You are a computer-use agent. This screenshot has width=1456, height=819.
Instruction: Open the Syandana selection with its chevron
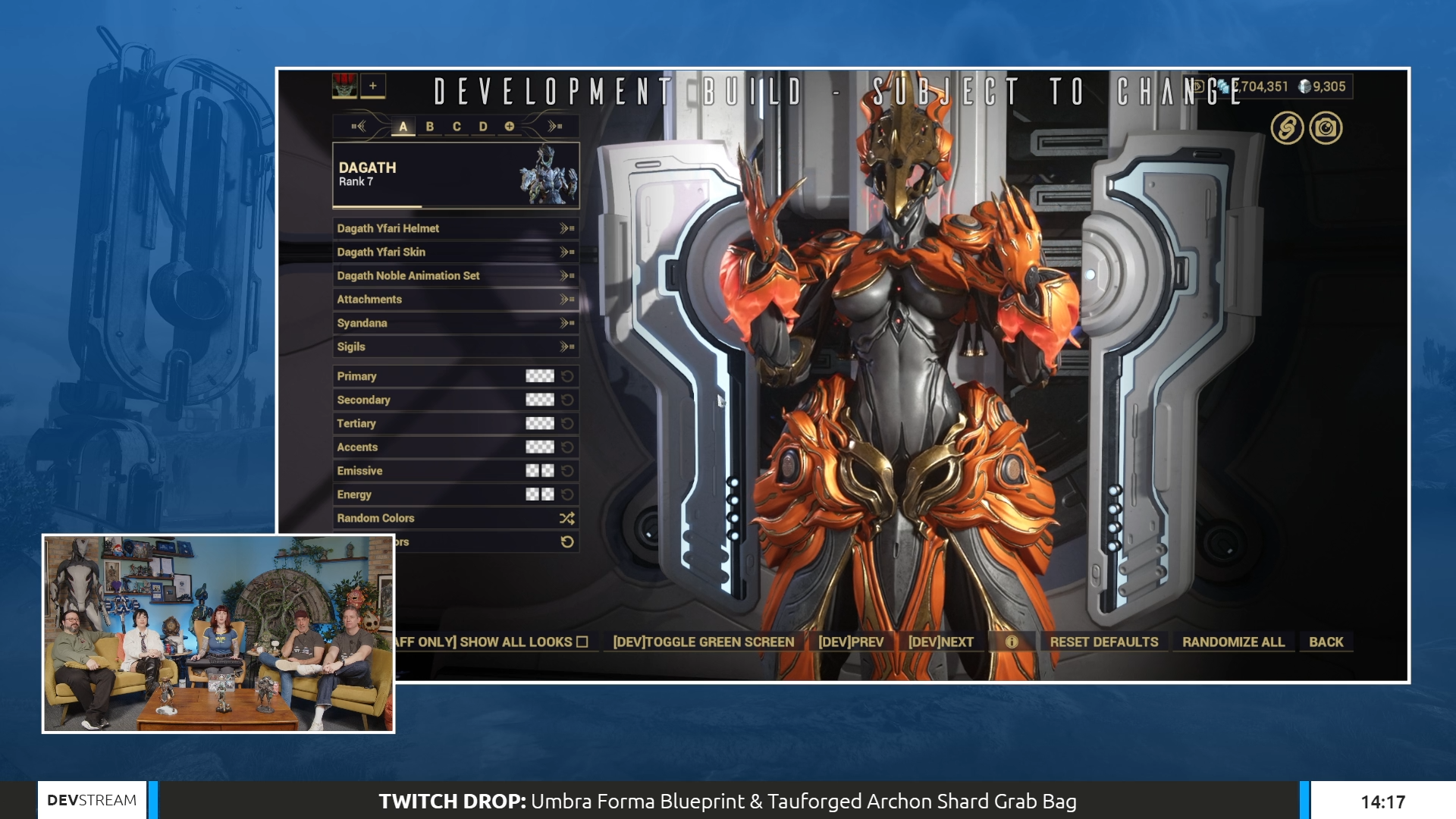(564, 323)
